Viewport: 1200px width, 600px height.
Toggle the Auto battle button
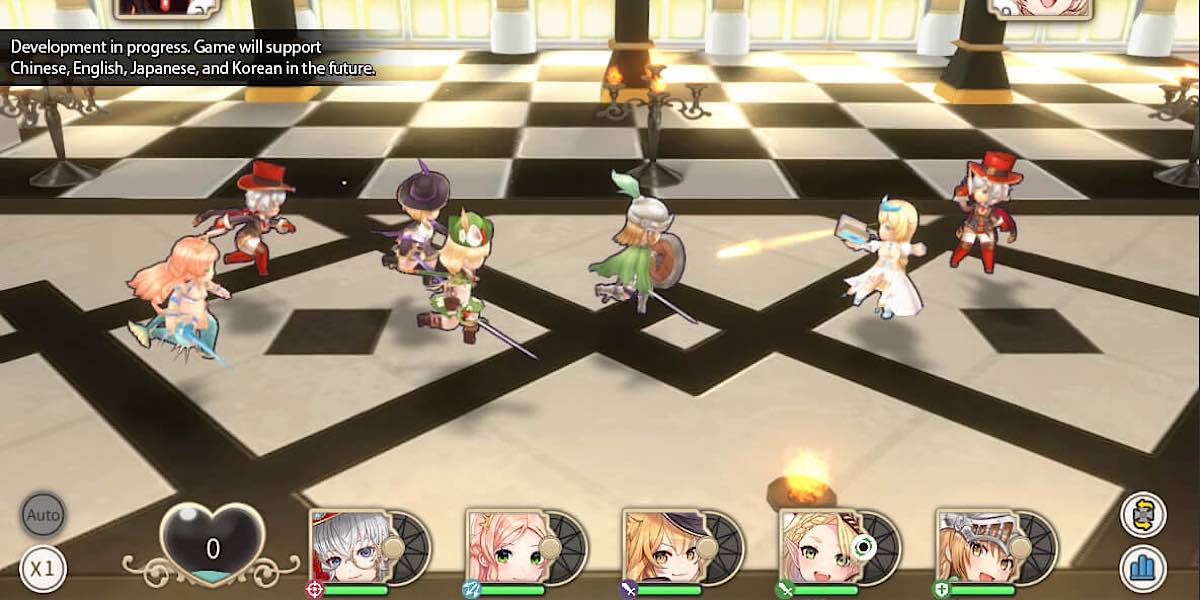click(x=43, y=516)
